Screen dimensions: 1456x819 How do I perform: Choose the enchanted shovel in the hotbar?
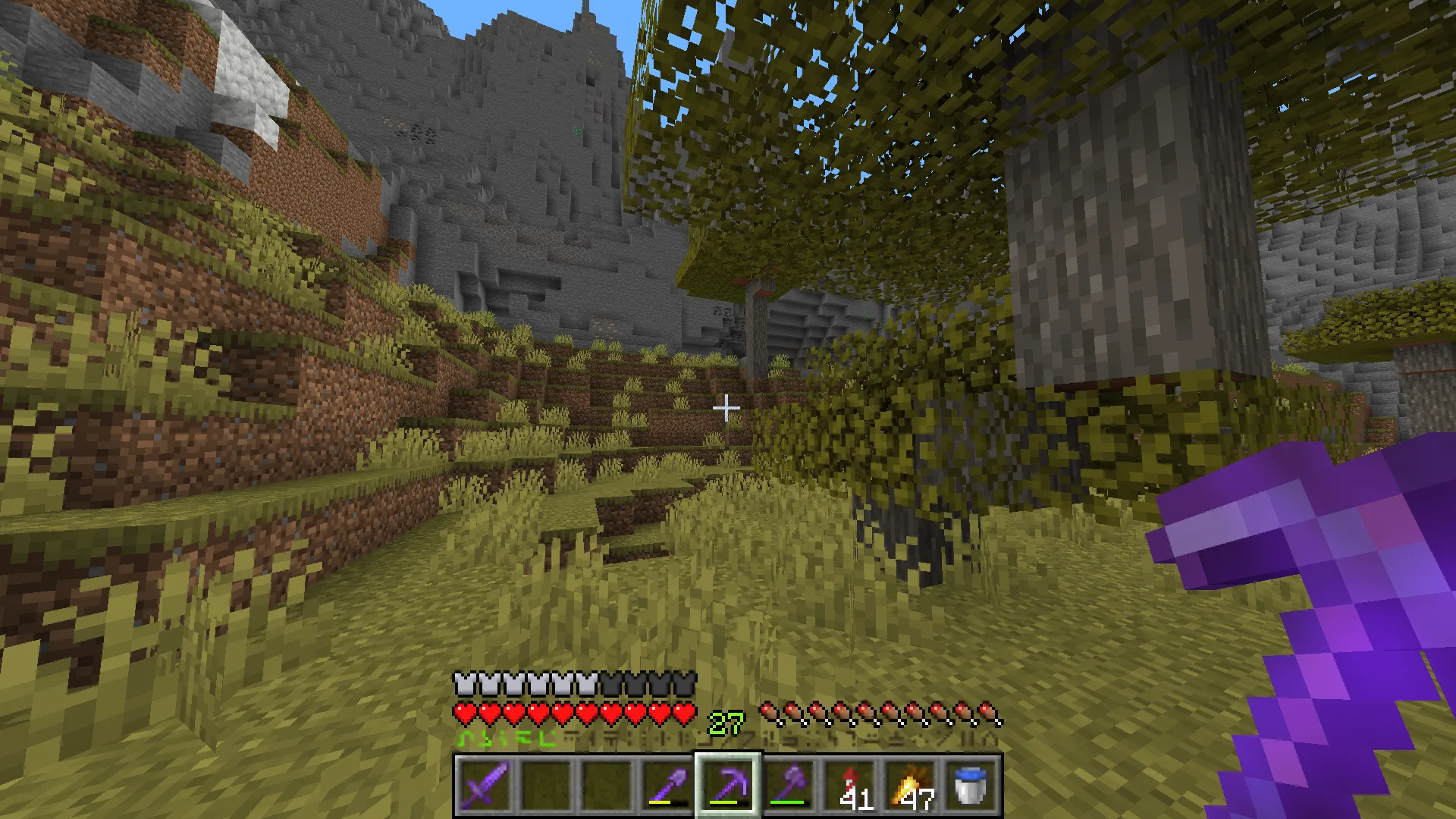coord(667,785)
